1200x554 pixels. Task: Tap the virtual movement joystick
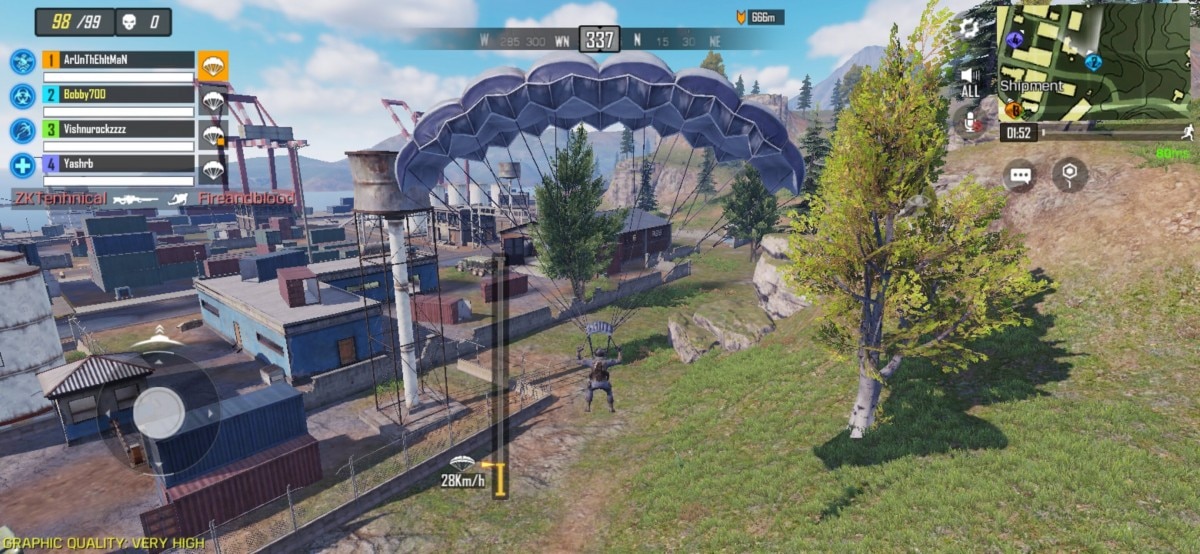pyautogui.click(x=159, y=411)
